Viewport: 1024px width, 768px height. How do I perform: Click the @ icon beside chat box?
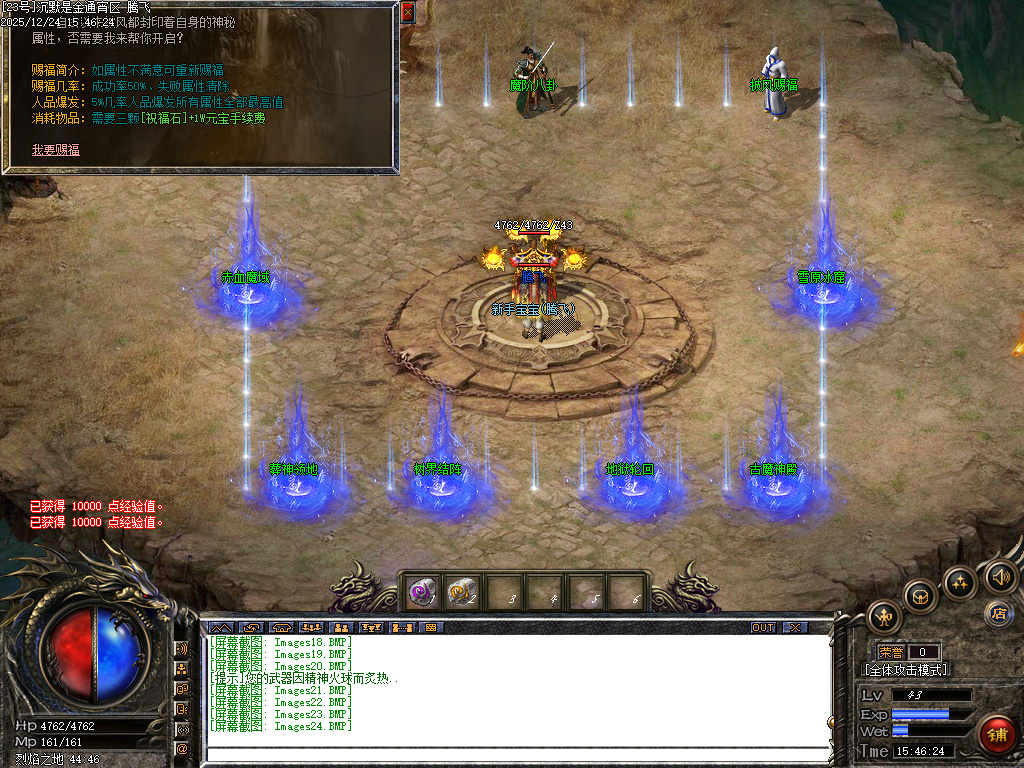tap(182, 748)
